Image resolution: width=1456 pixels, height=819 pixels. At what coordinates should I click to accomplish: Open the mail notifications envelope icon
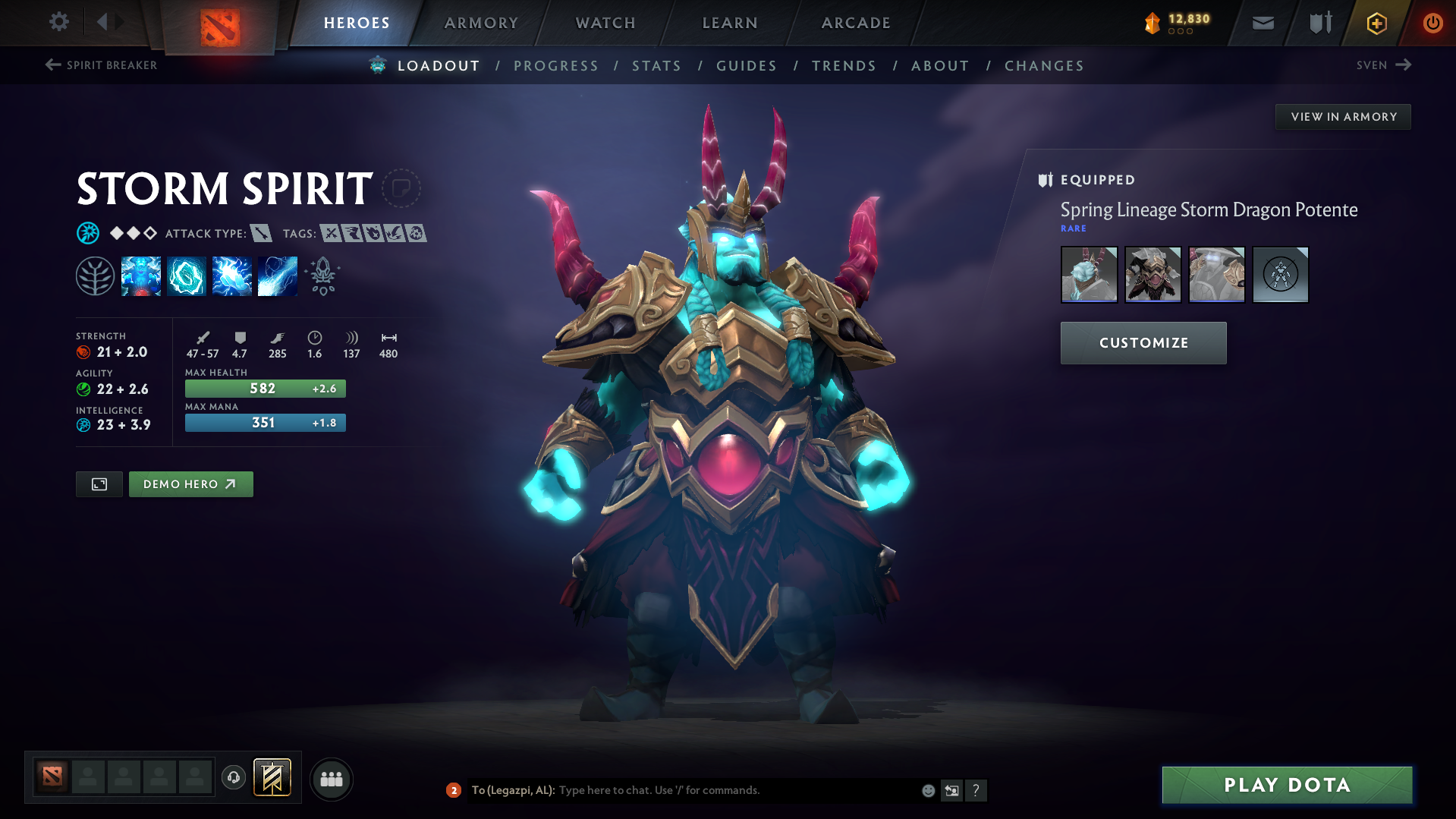[x=1262, y=23]
